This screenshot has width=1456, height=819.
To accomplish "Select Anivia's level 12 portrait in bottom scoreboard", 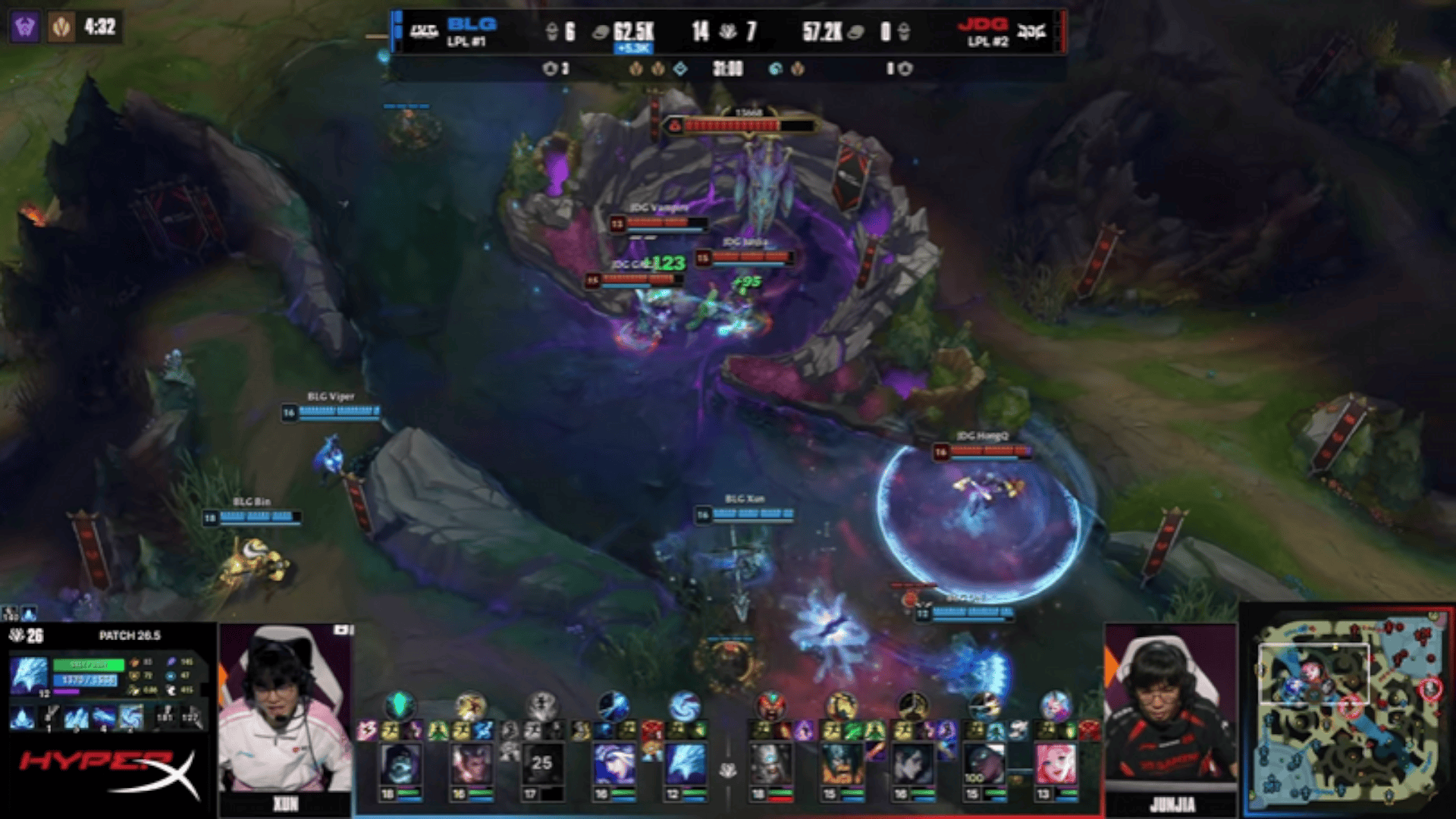I will pos(686,764).
